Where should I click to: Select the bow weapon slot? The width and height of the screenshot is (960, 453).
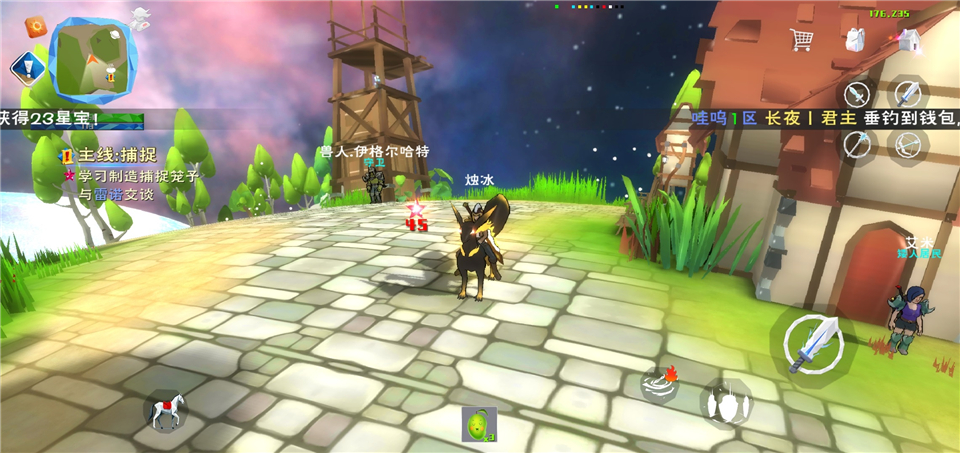pyautogui.click(x=908, y=144)
